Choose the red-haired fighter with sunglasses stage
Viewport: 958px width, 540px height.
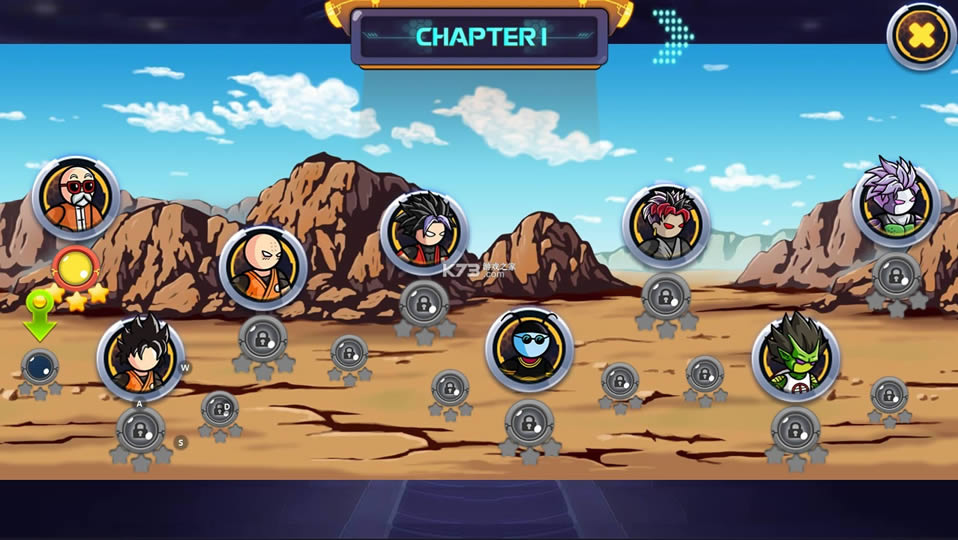665,226
